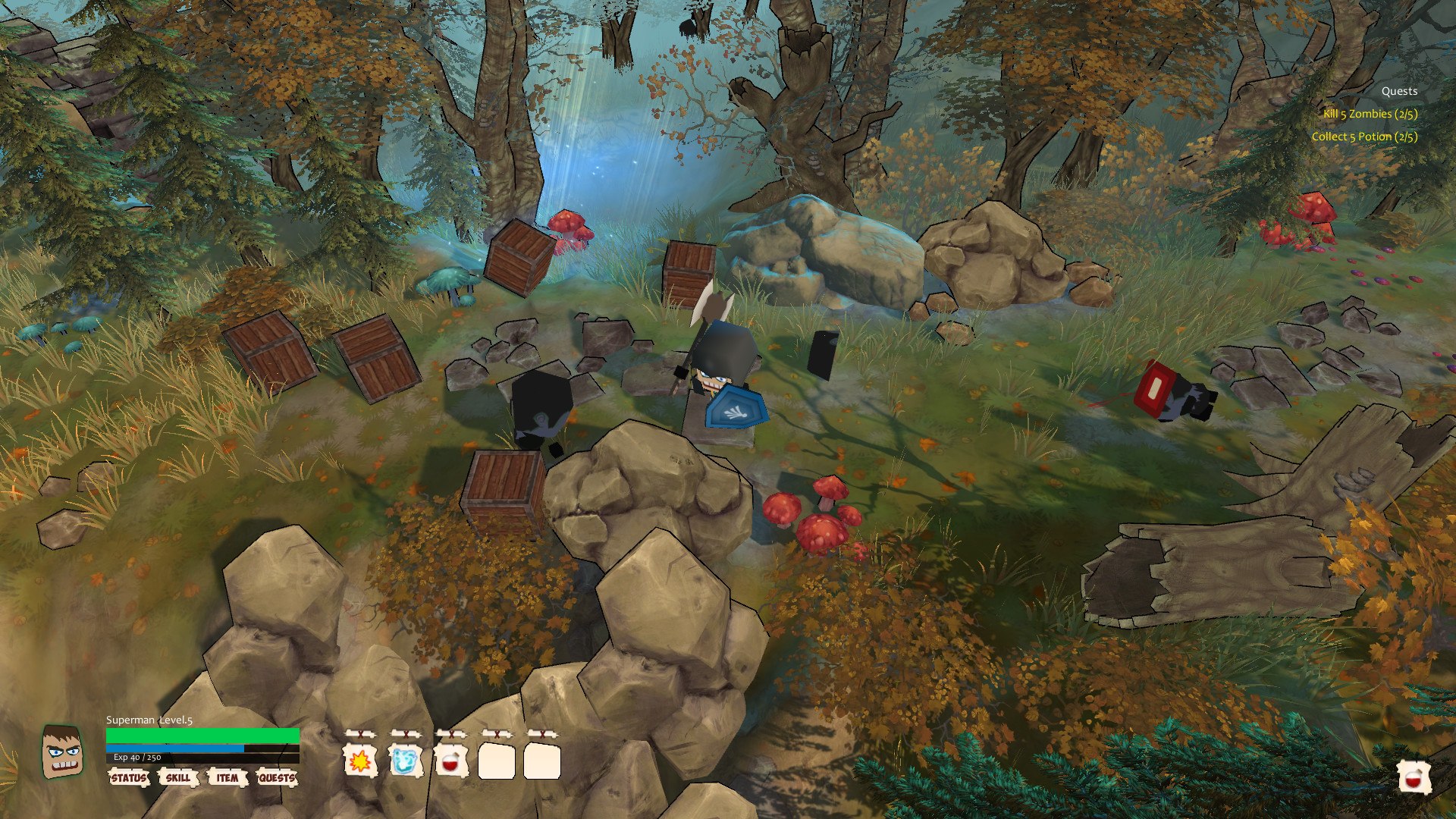
Task: Cast the ice crystal skill
Action: click(406, 761)
